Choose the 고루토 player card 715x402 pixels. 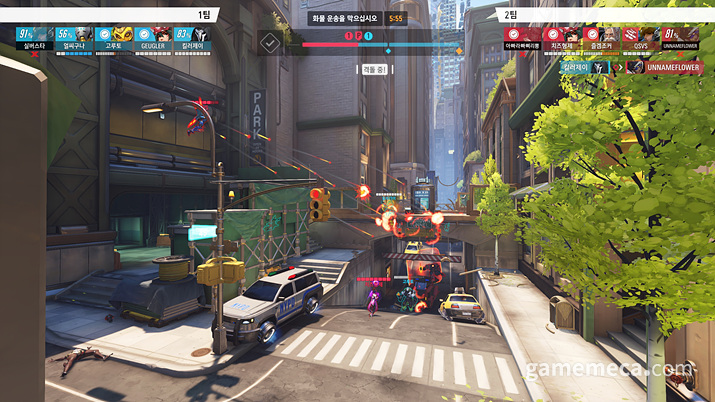(114, 37)
